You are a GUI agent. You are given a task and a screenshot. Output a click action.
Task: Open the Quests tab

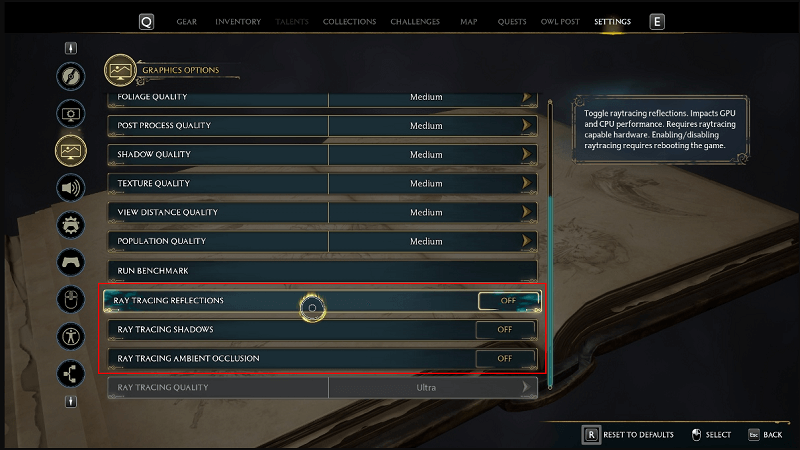(x=512, y=22)
